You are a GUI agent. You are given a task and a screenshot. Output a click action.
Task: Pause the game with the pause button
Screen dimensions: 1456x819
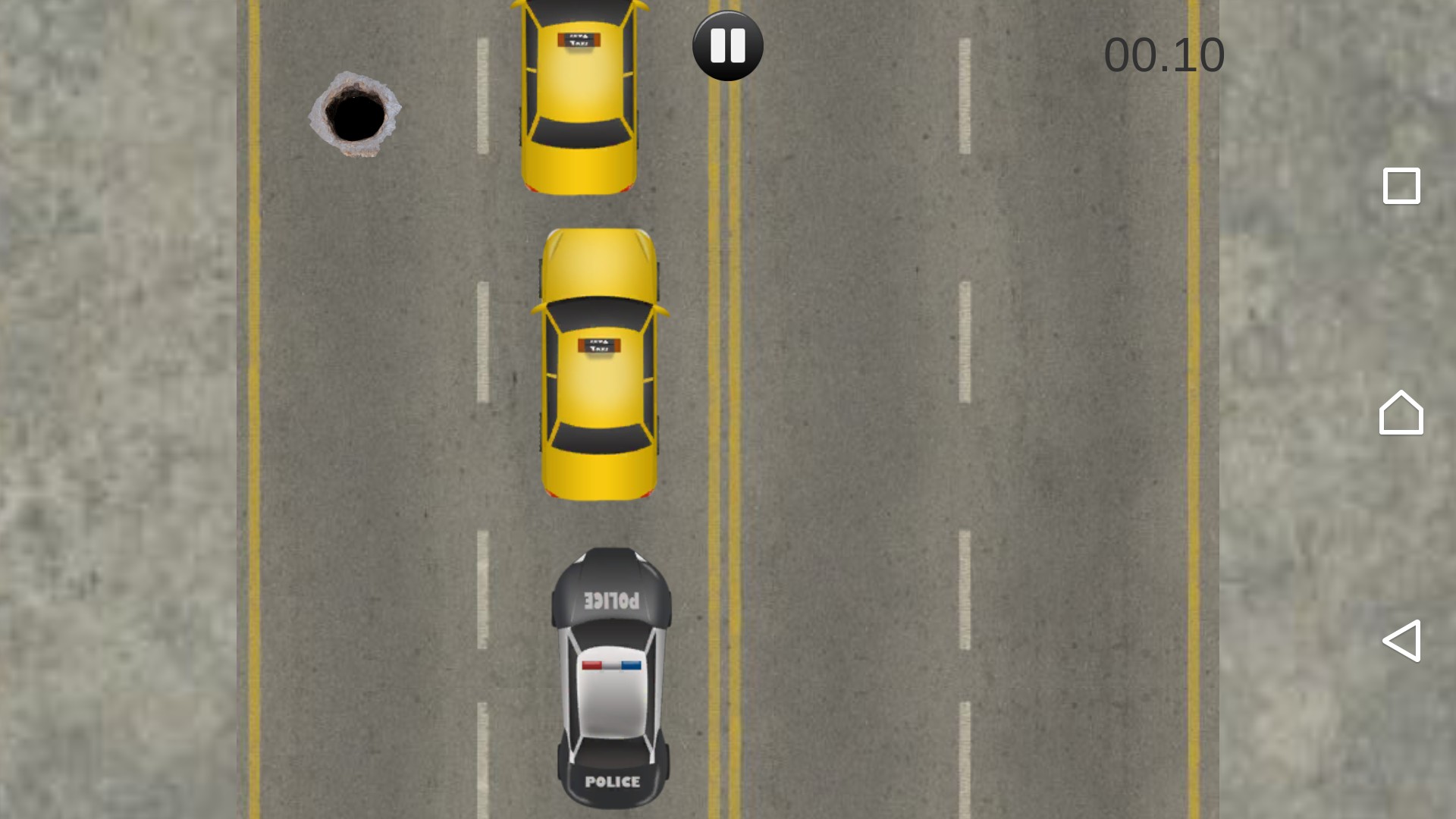(727, 46)
